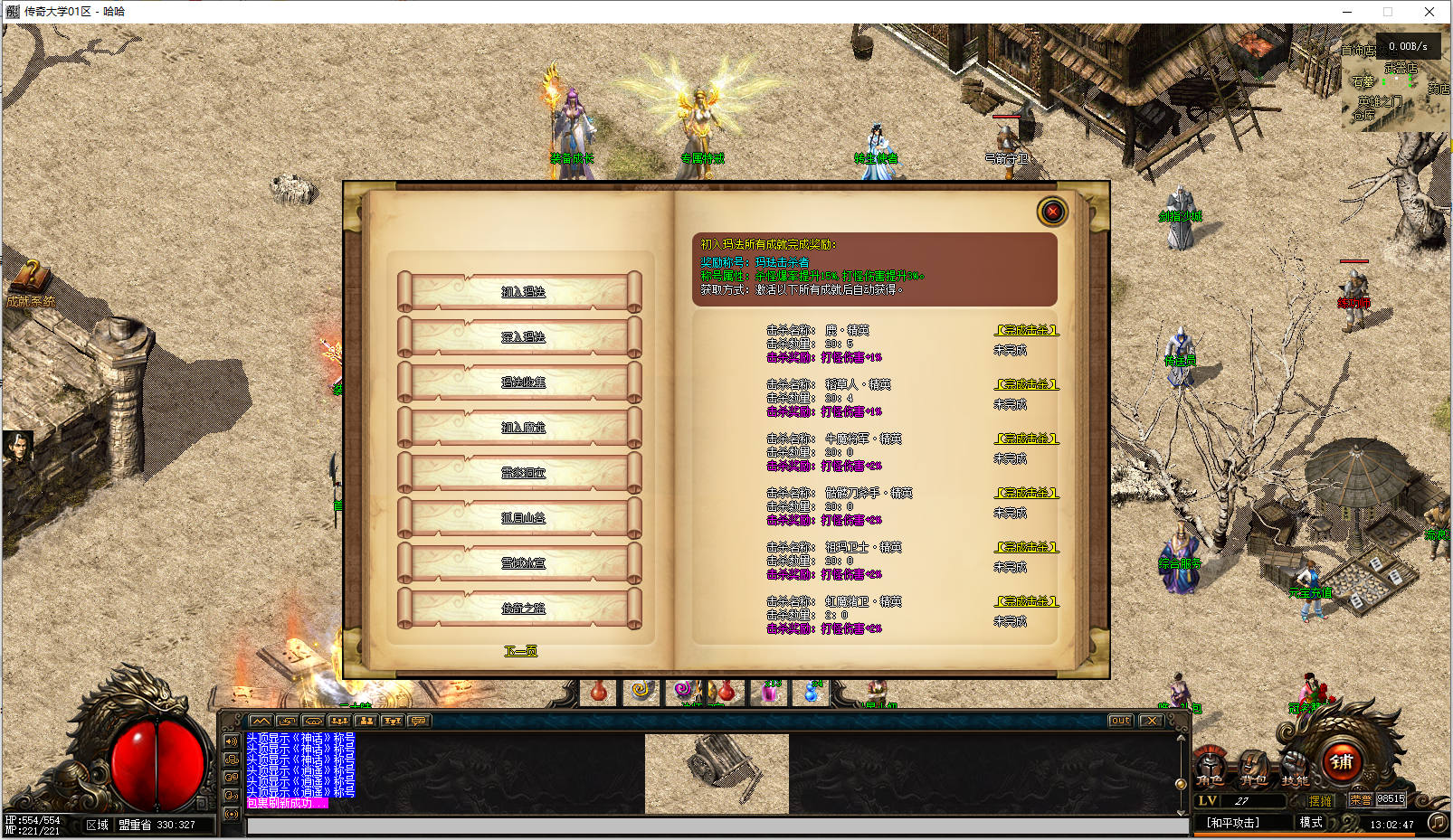Open the 技能 skills panel
Viewport: 1453px width, 840px height.
(x=1295, y=769)
